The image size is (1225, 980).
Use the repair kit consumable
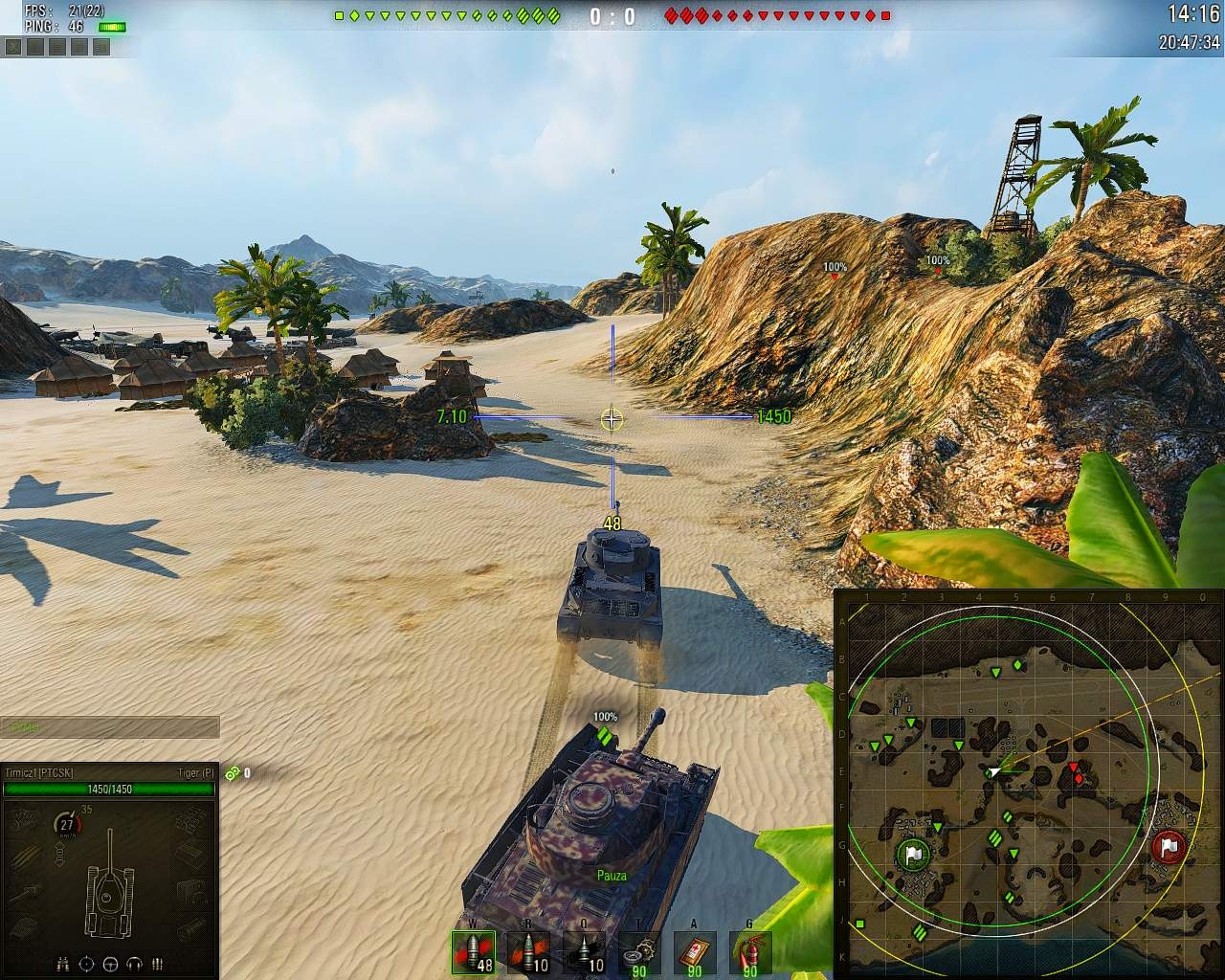tap(640, 953)
